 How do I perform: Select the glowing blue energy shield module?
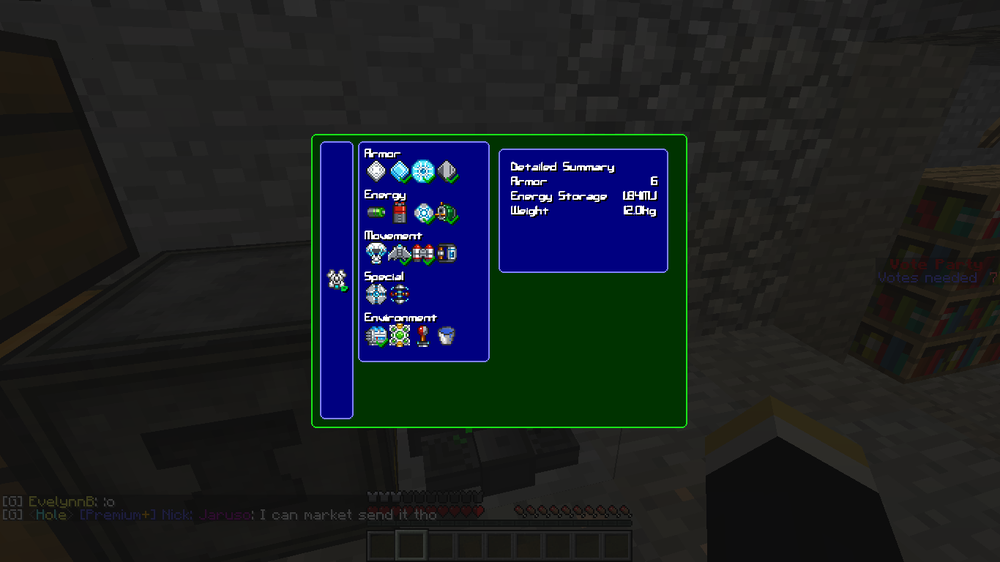tap(423, 172)
